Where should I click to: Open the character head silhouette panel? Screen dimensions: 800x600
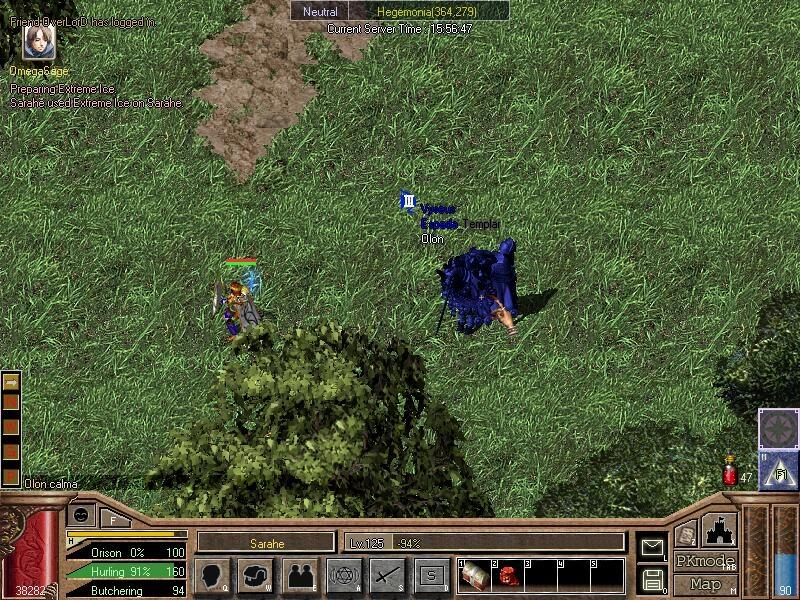(x=212, y=575)
